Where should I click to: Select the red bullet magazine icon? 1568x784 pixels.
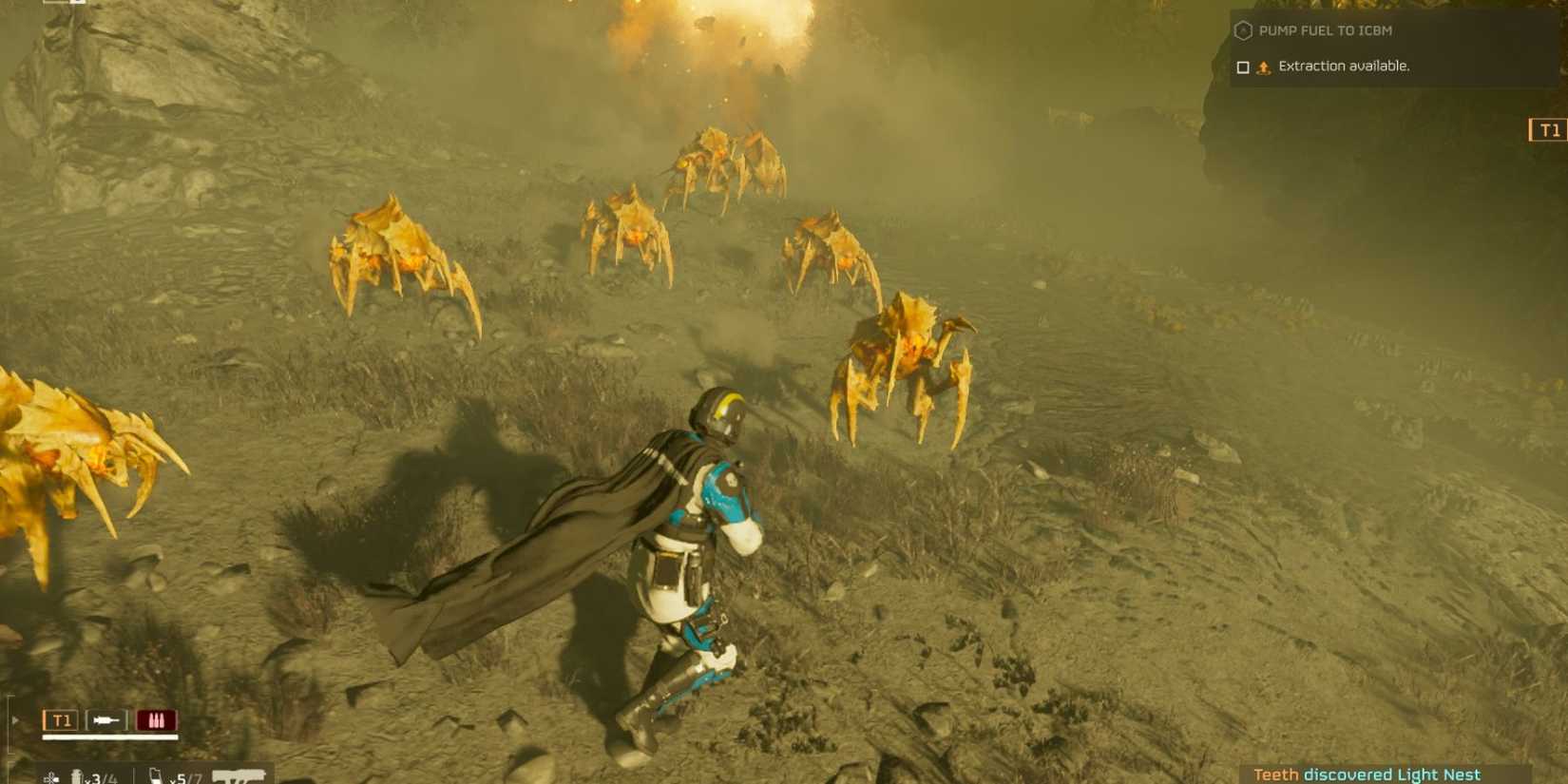point(157,719)
